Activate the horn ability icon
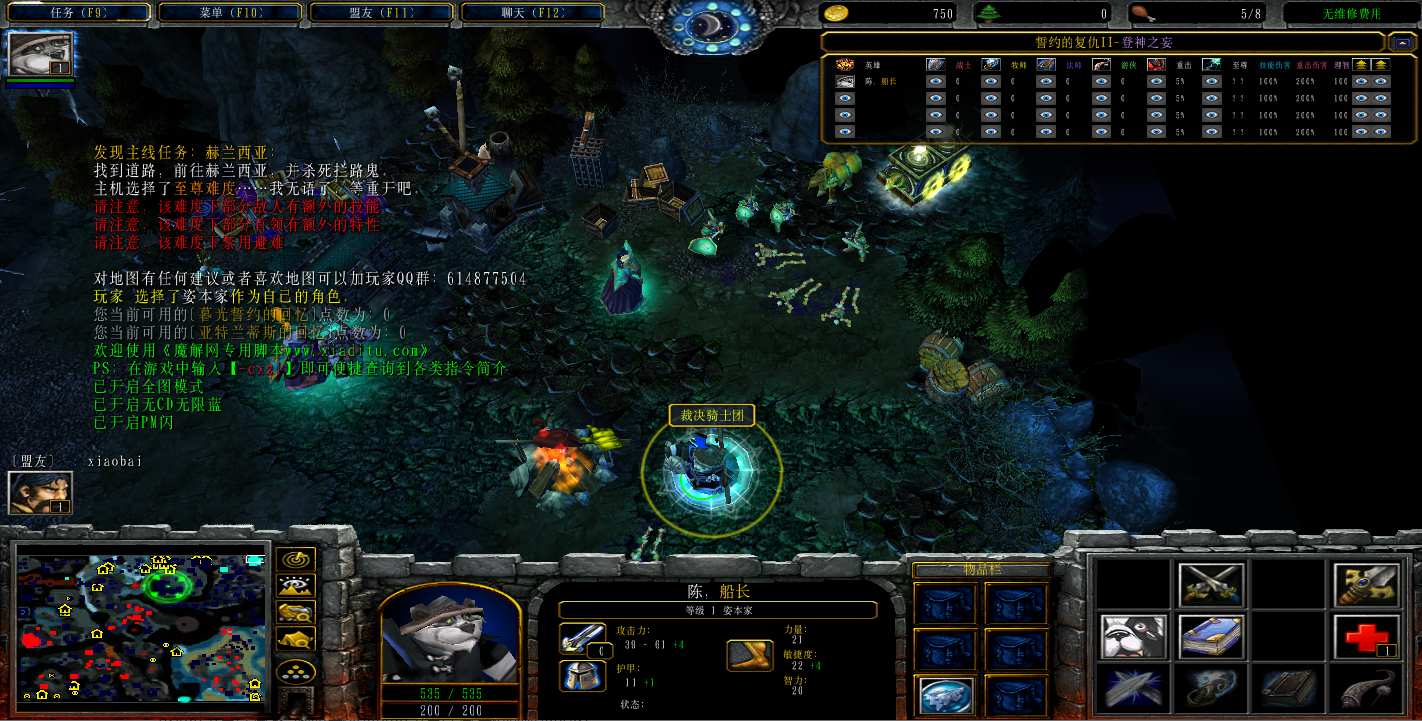Image resolution: width=1422 pixels, height=721 pixels. 1366,689
